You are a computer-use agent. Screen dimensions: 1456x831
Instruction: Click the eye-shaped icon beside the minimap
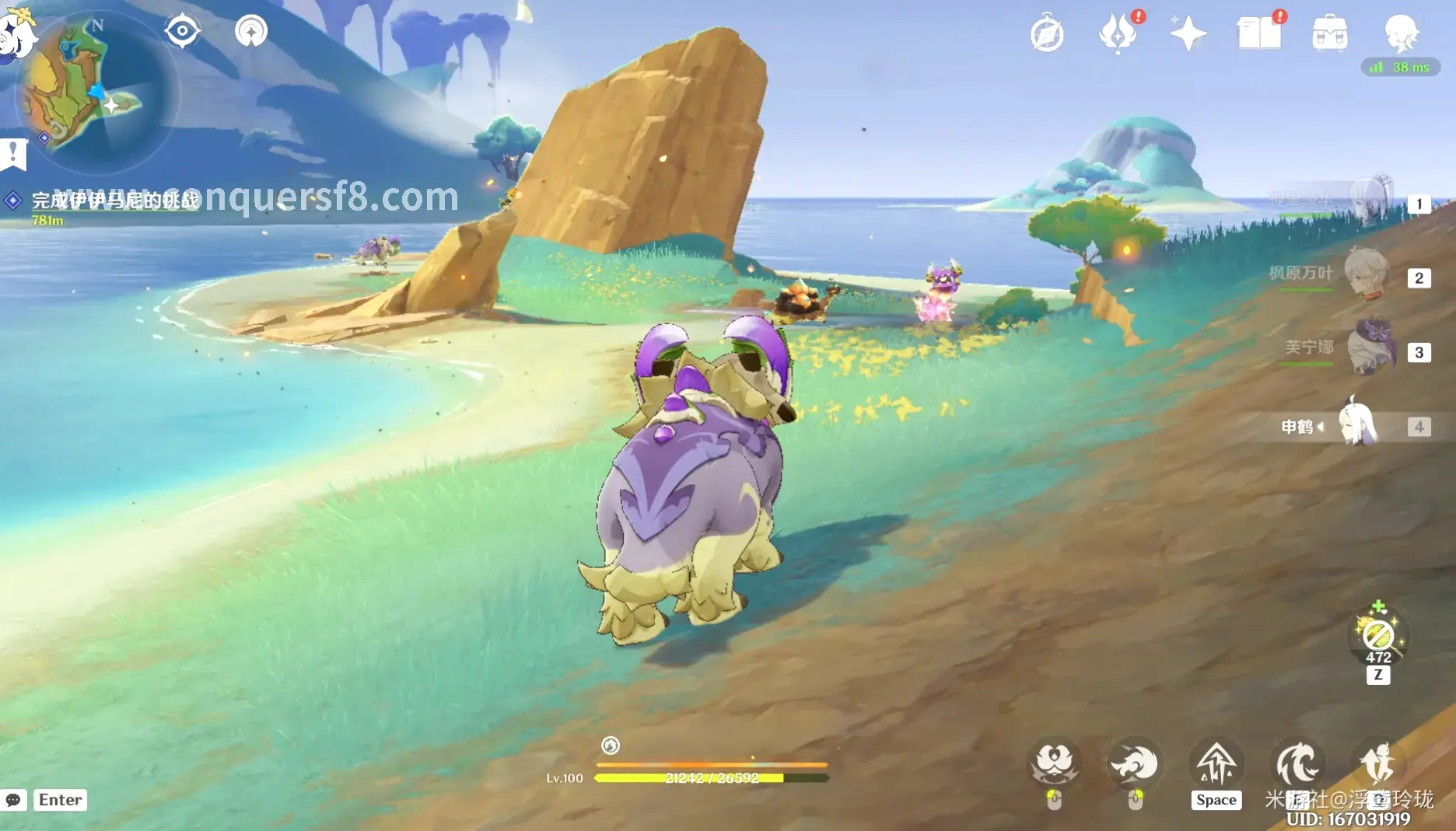click(182, 32)
